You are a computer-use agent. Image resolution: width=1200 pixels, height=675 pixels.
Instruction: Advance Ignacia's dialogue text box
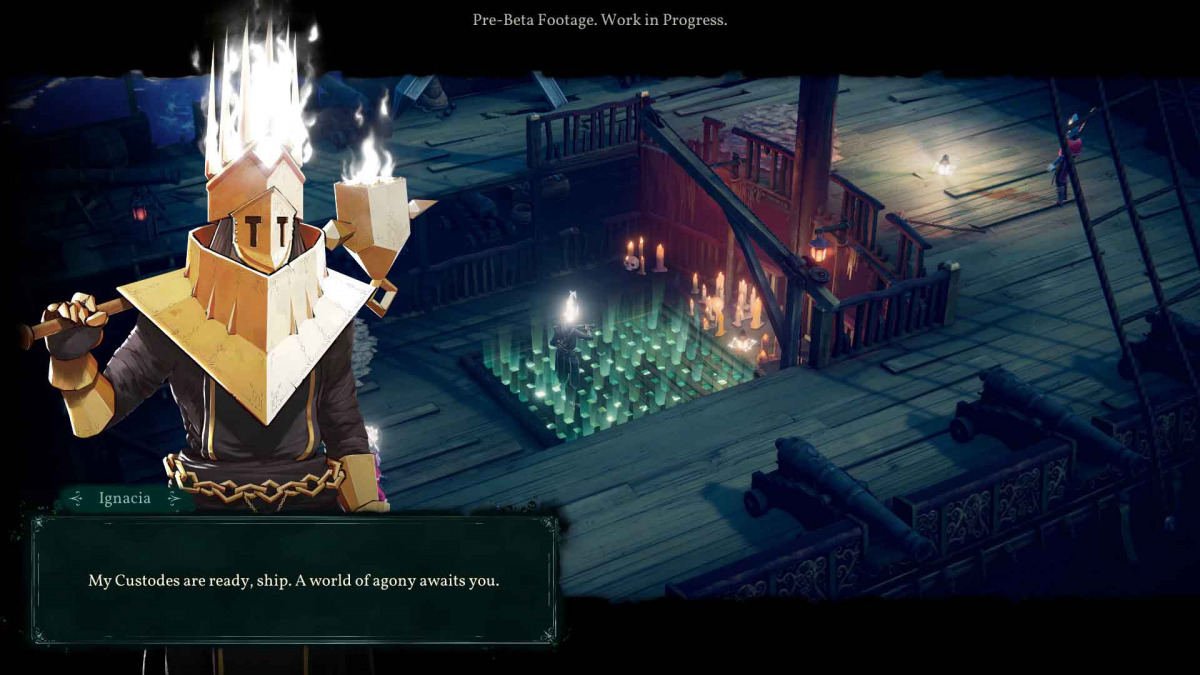pos(294,580)
